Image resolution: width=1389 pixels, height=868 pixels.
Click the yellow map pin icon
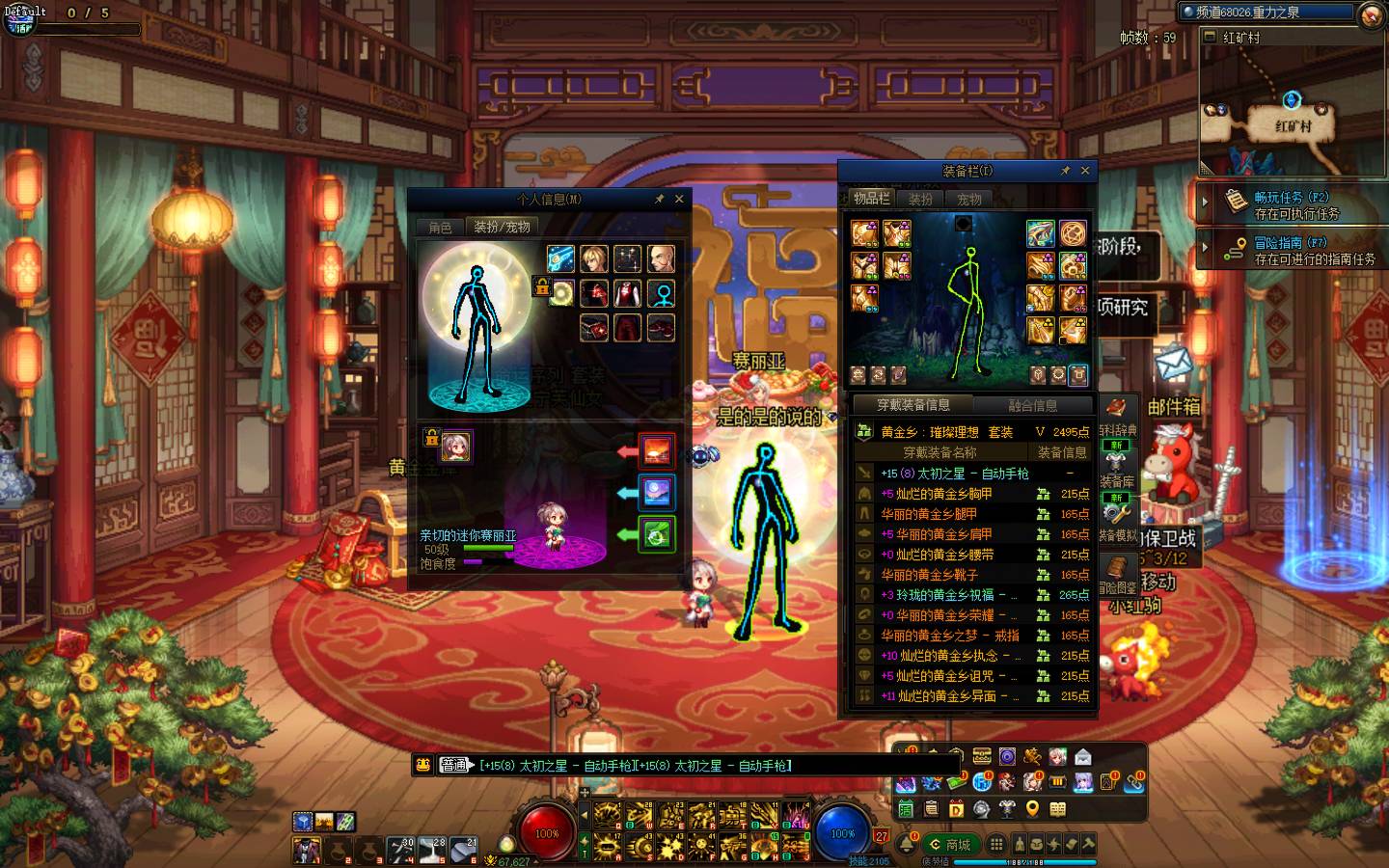click(x=1032, y=808)
